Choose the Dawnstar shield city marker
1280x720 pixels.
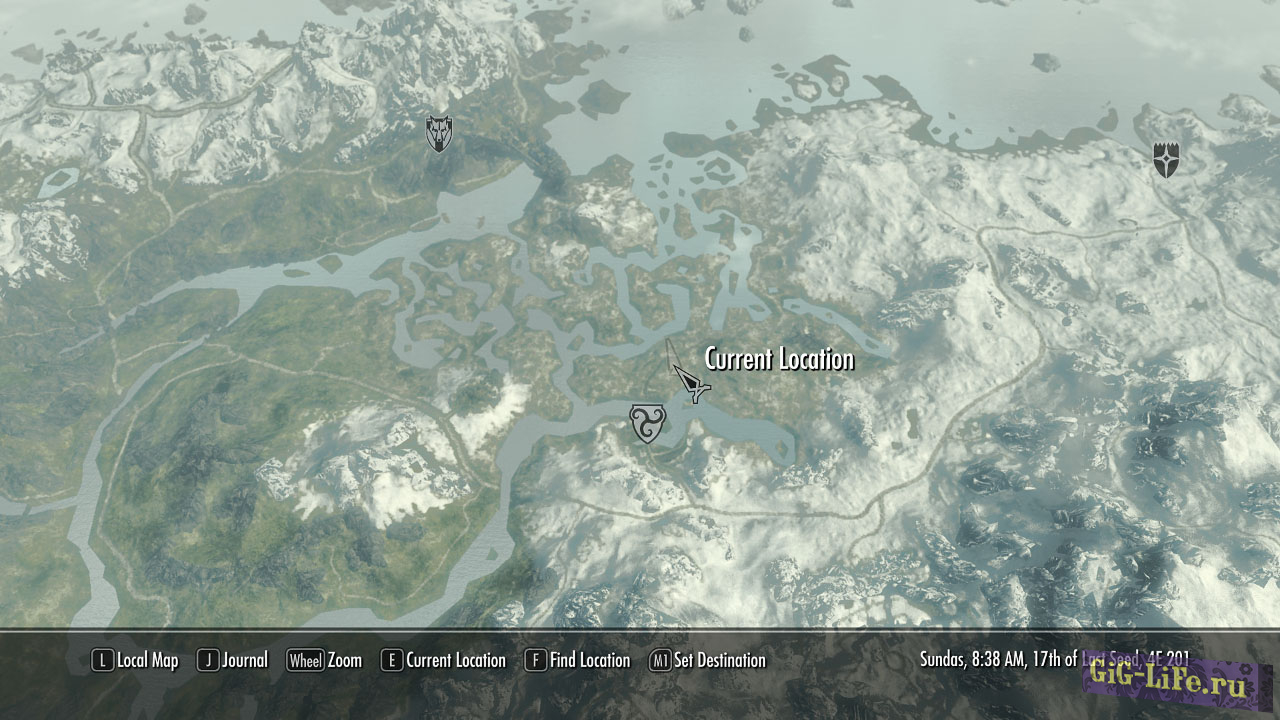point(1166,160)
